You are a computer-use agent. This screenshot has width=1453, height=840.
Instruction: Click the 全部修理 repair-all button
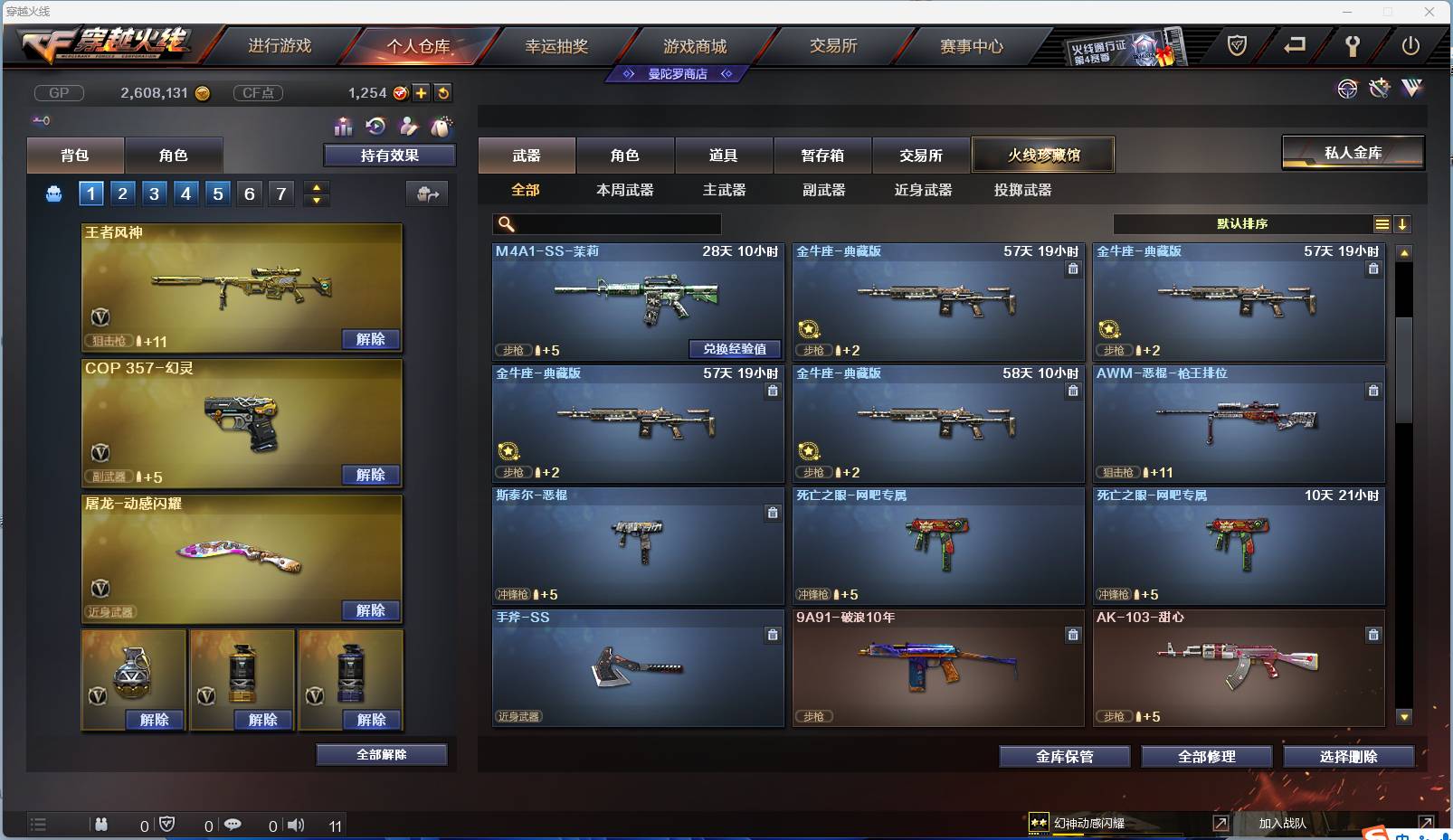[x=1207, y=757]
